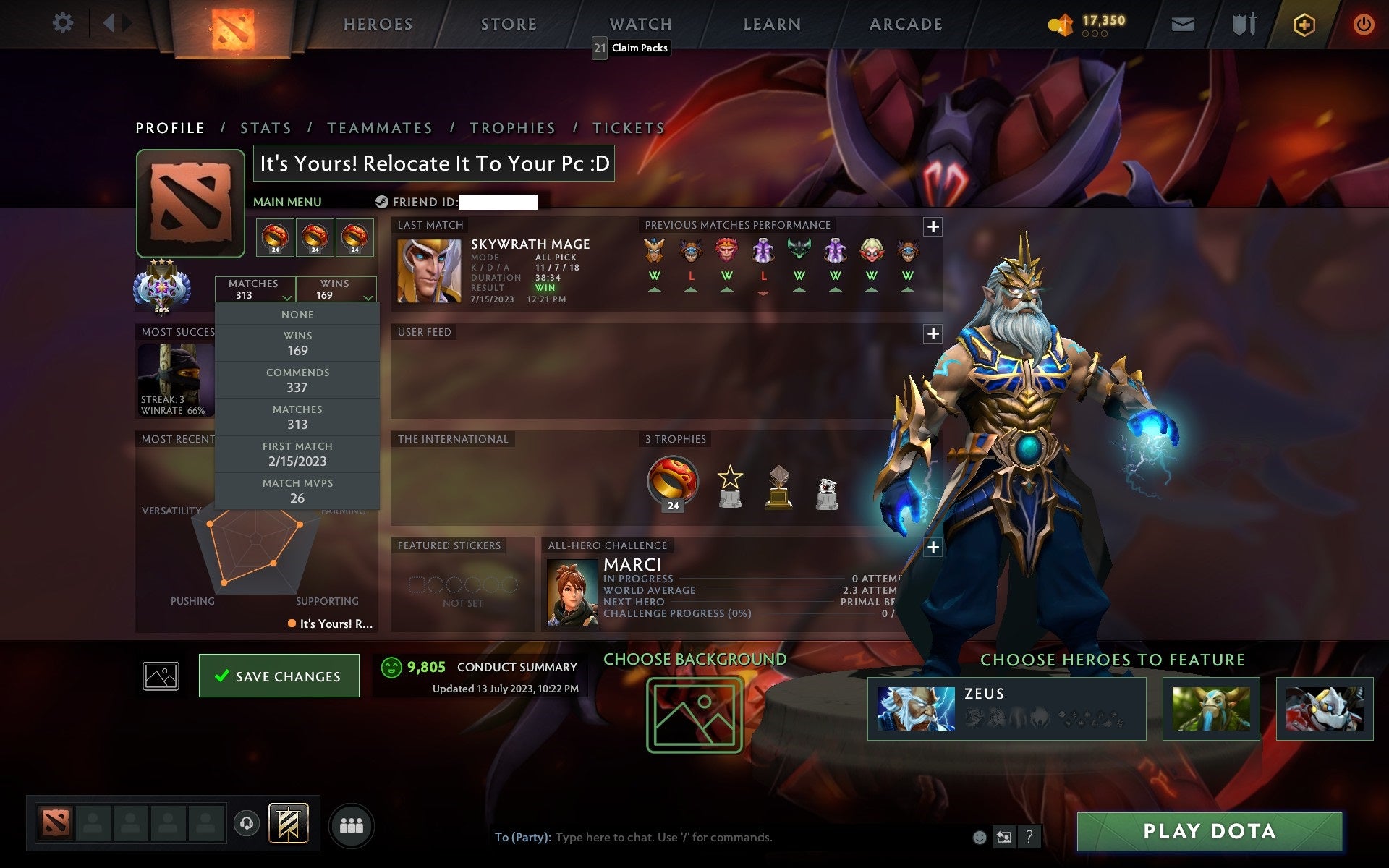Open the friends list icon
The height and width of the screenshot is (868, 1389).
(x=352, y=825)
